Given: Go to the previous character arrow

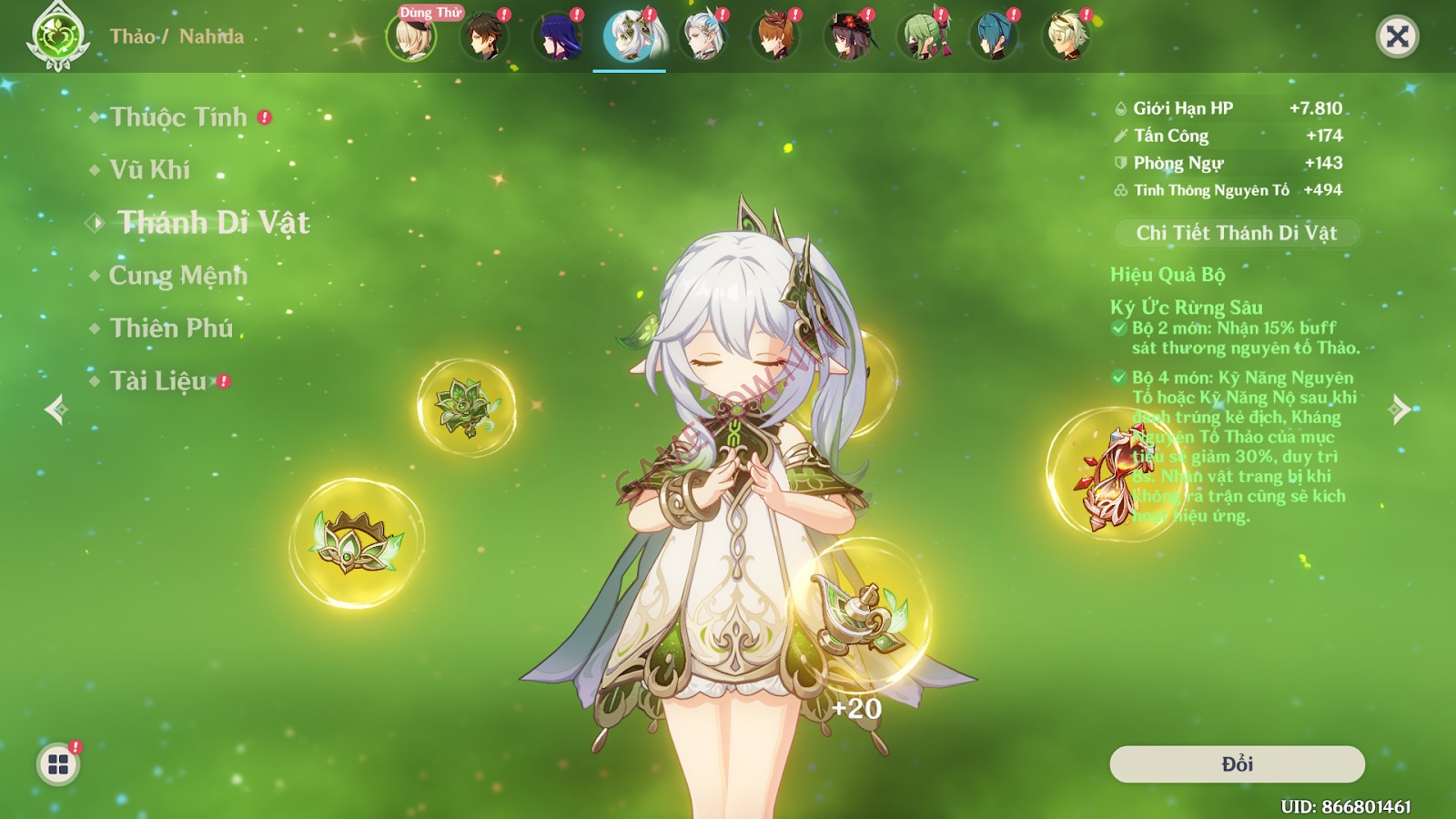Looking at the screenshot, I should (x=56, y=409).
